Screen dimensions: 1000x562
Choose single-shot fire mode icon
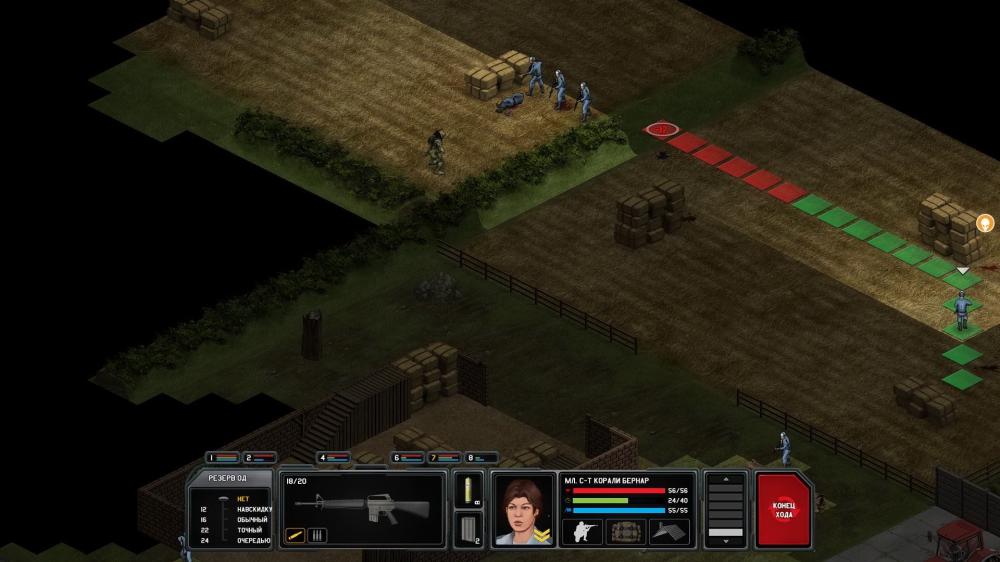(295, 535)
